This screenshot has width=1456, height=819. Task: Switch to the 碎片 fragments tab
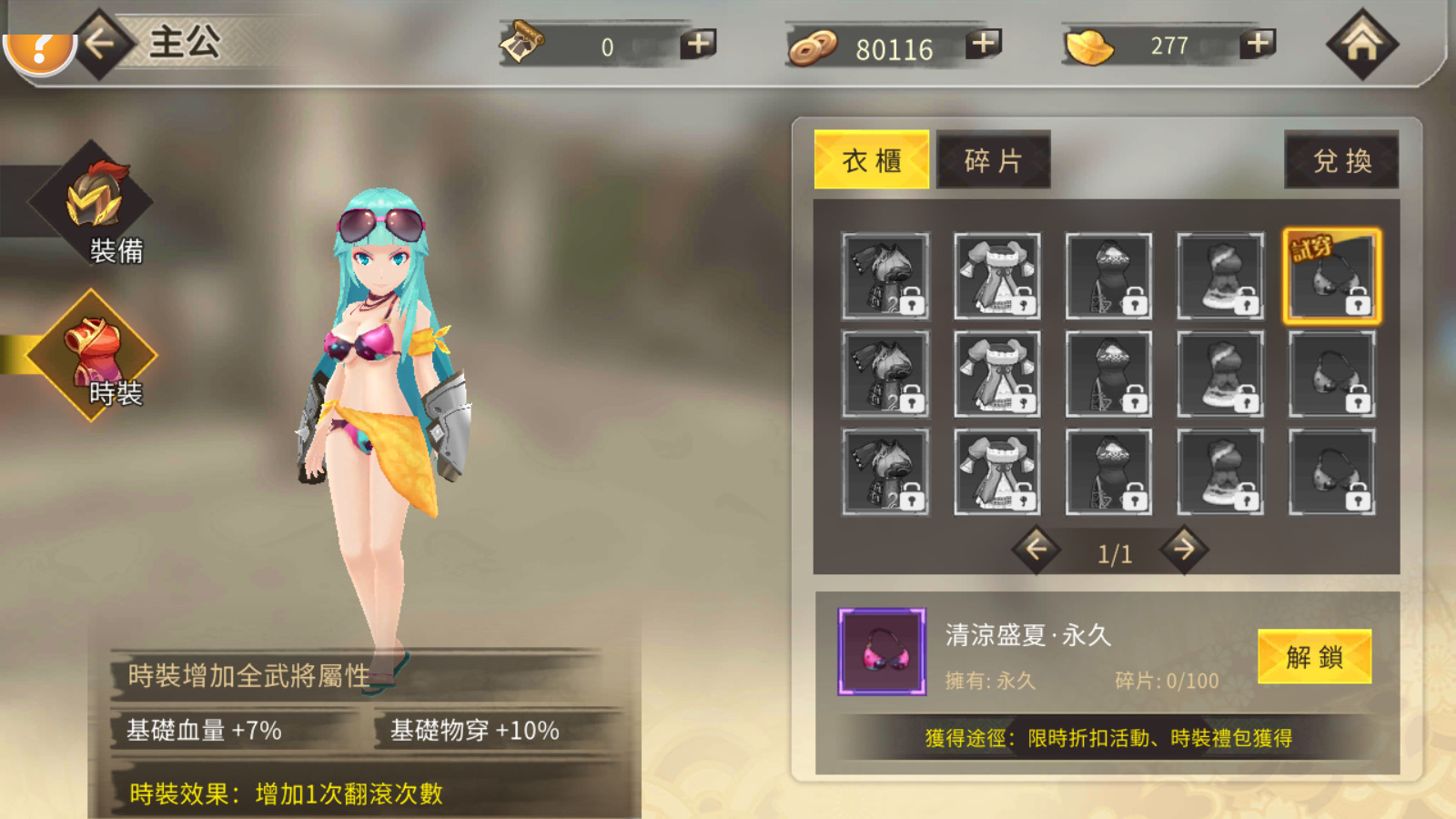[993, 159]
